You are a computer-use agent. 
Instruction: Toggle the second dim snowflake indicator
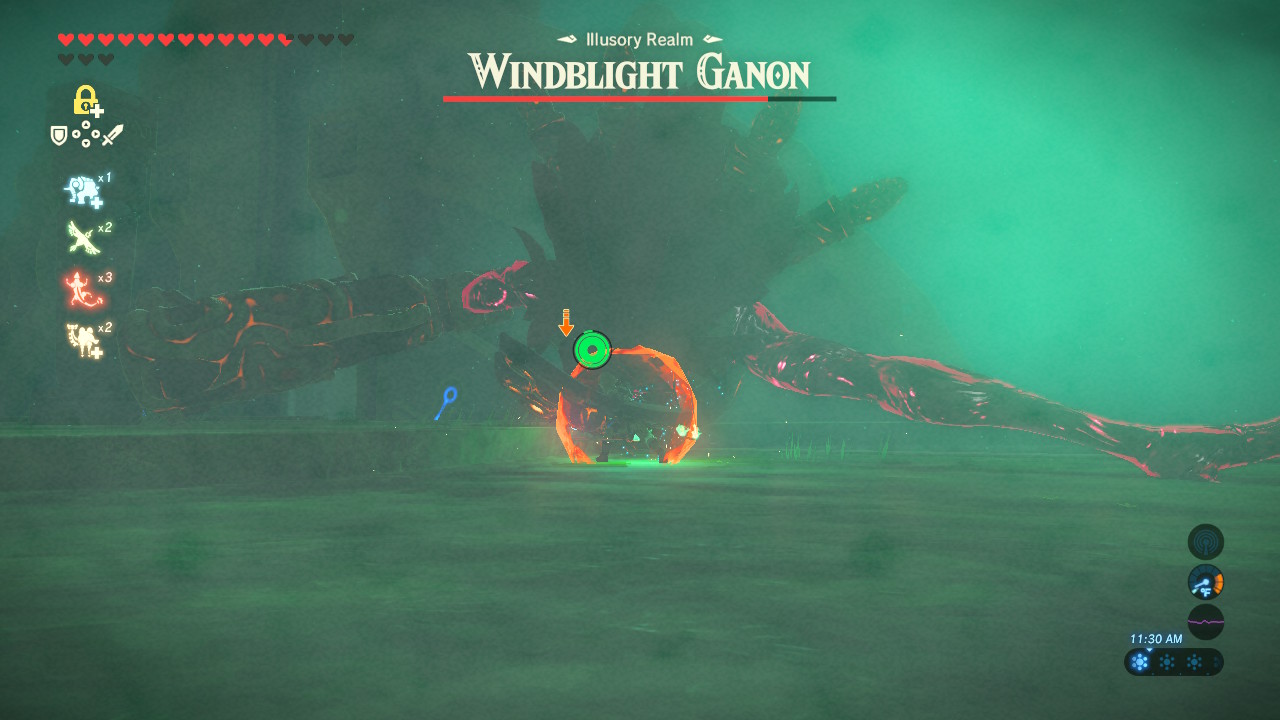tap(1166, 662)
